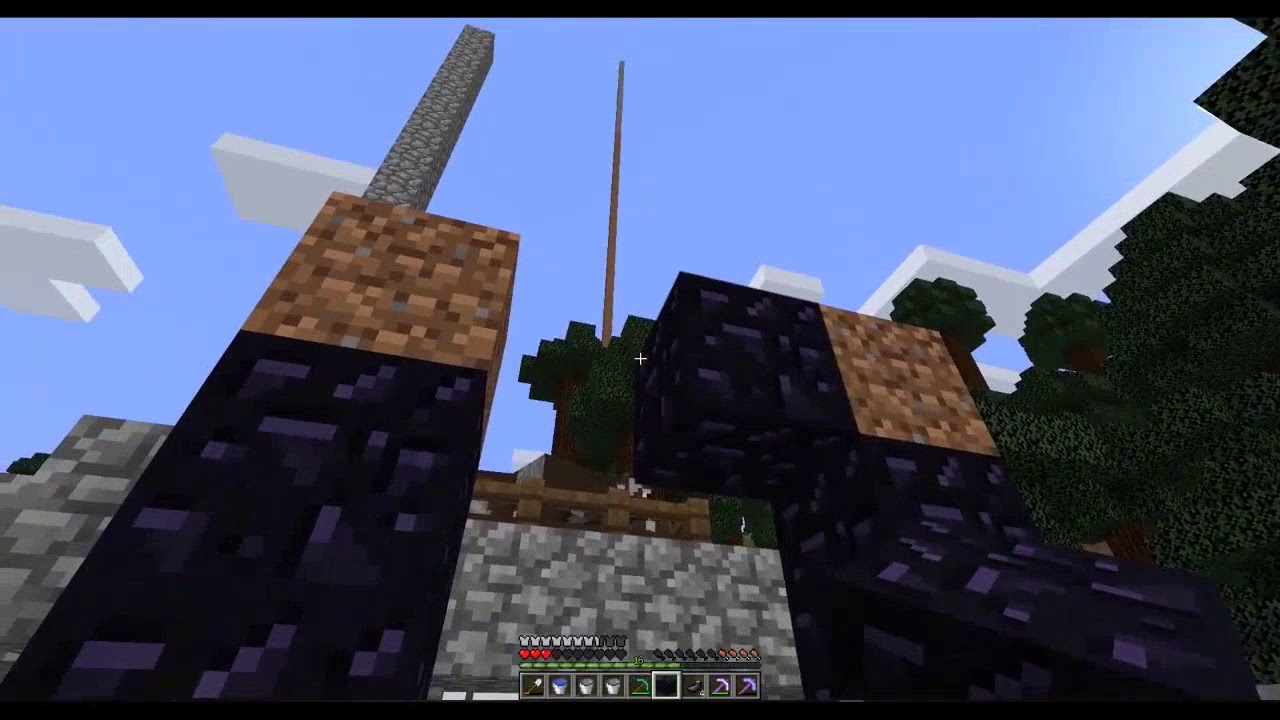Click a chestplate icon in the armor bar

tap(524, 641)
